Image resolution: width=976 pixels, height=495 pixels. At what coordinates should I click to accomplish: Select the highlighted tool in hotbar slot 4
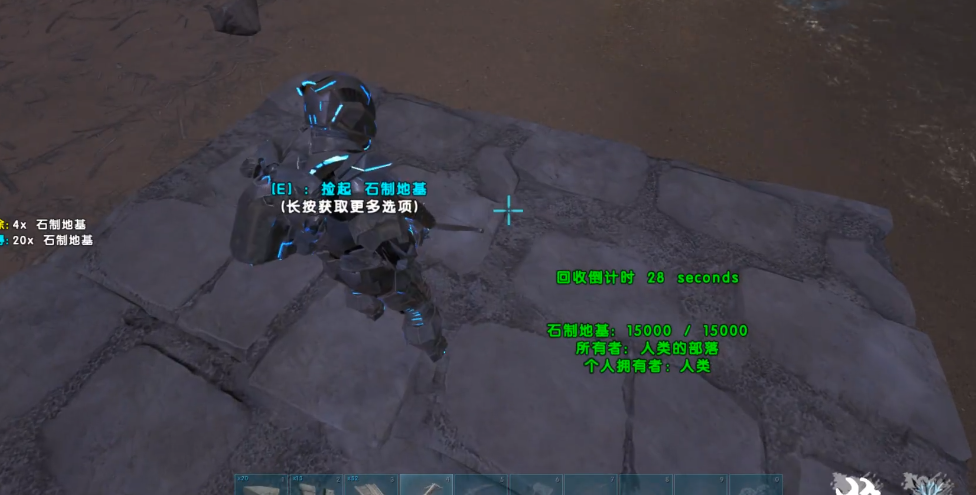coord(426,486)
